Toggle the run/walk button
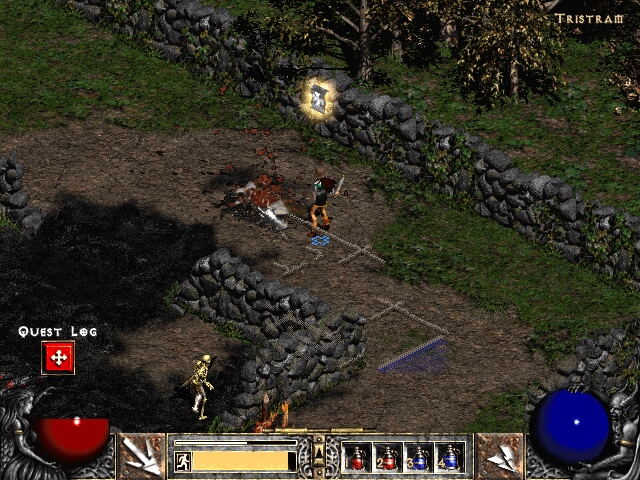This screenshot has height=480, width=640. click(183, 461)
